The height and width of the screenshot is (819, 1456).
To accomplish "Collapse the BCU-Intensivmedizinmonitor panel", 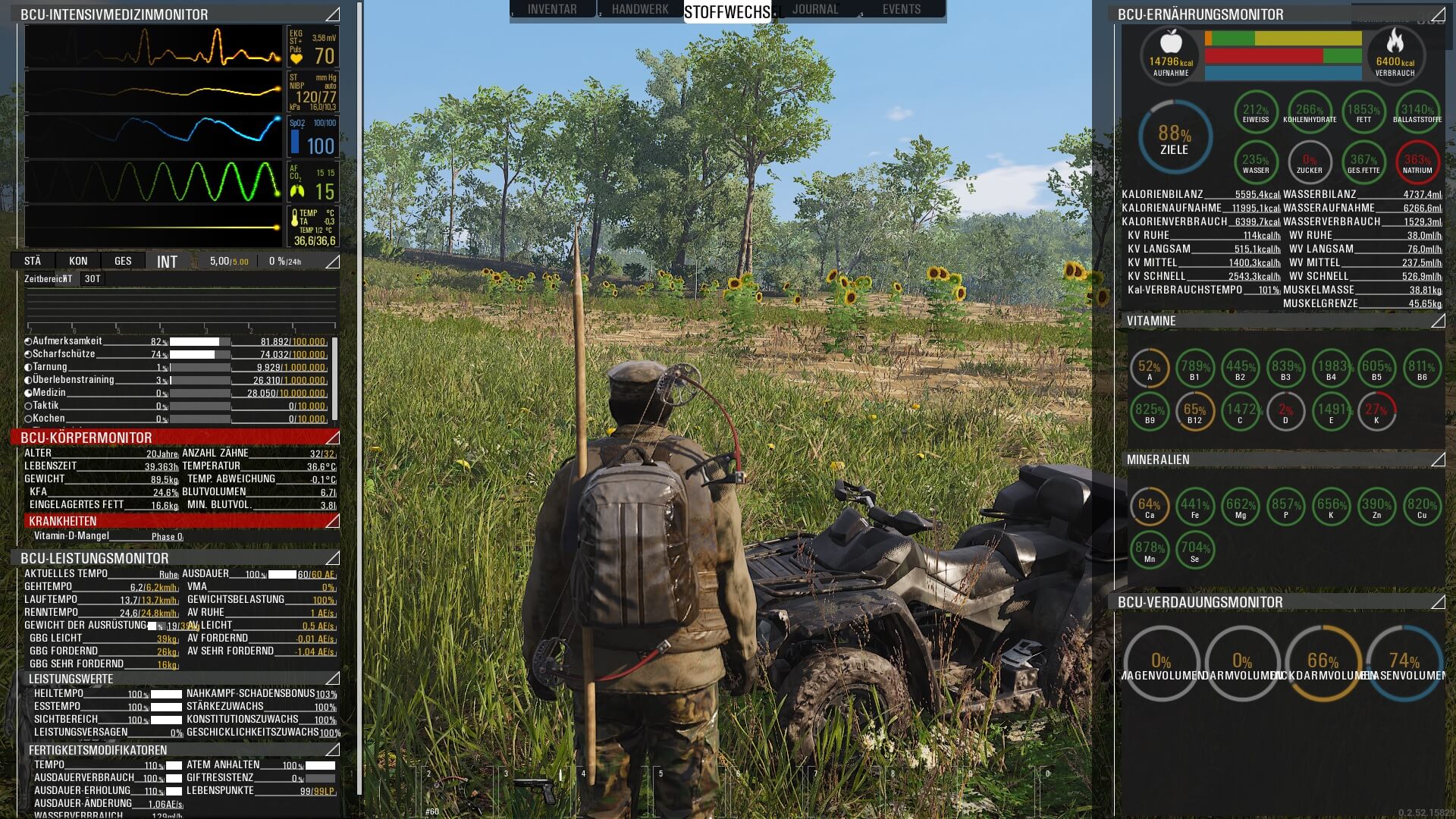I will tap(332, 14).
